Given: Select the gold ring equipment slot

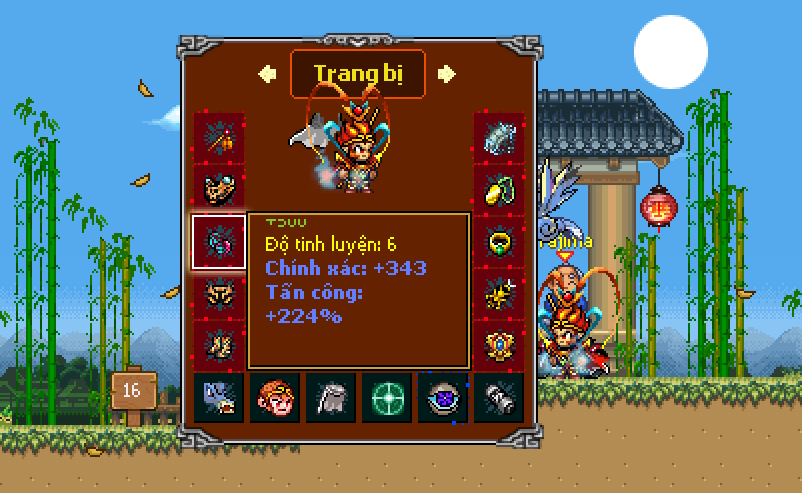Looking at the screenshot, I should click(x=498, y=242).
